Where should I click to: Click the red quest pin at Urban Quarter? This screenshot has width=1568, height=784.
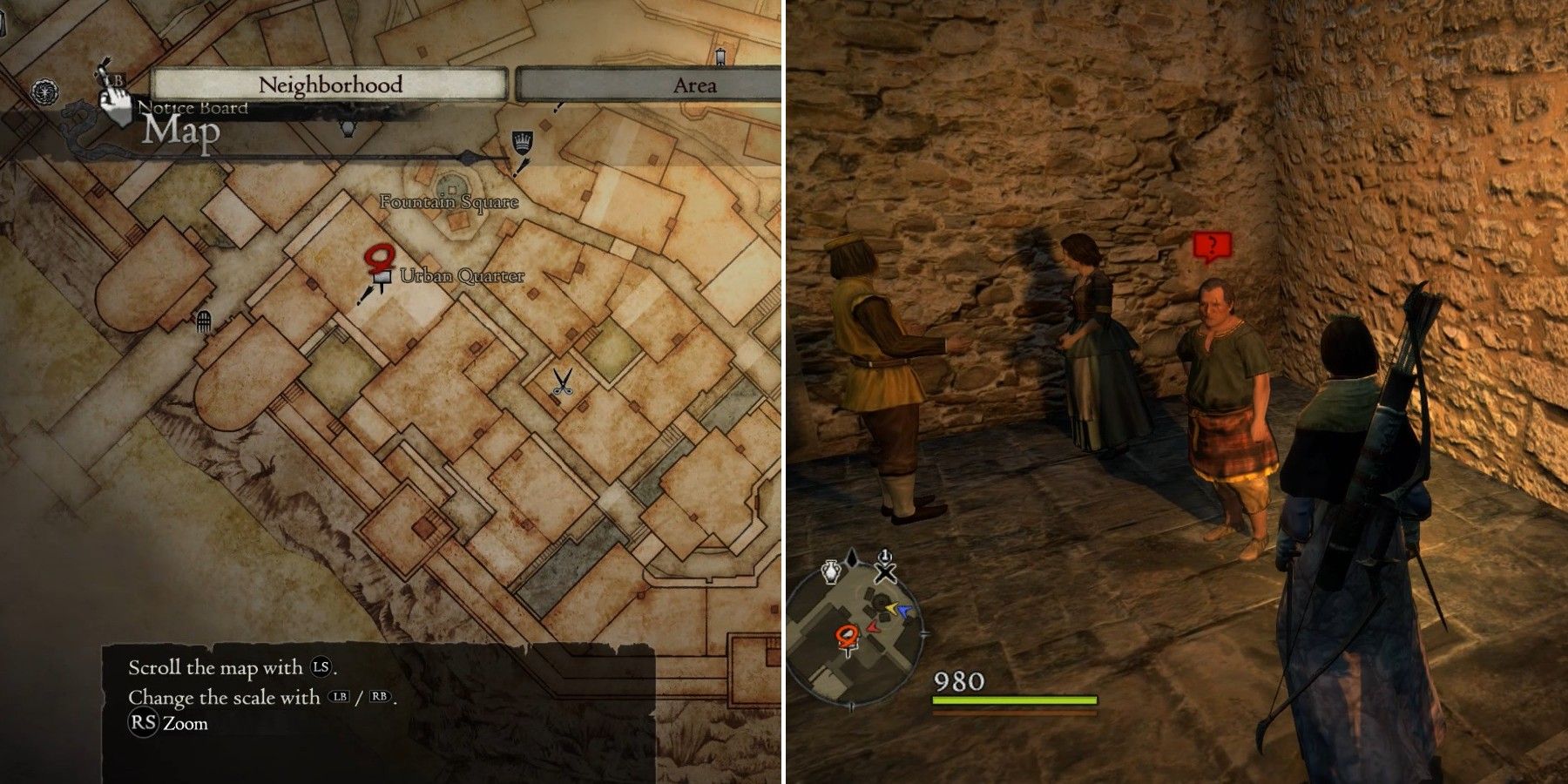(x=378, y=259)
